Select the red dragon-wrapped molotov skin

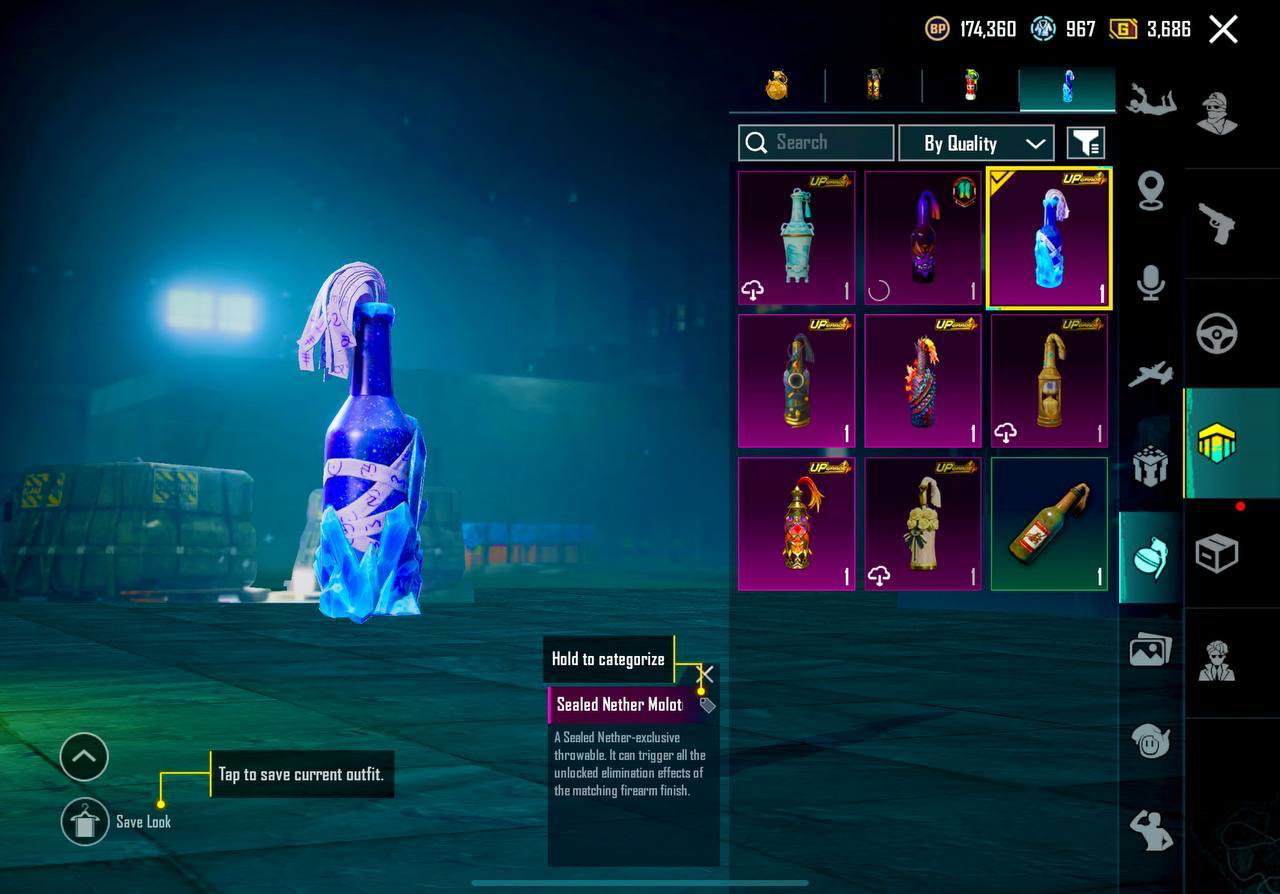[922, 381]
